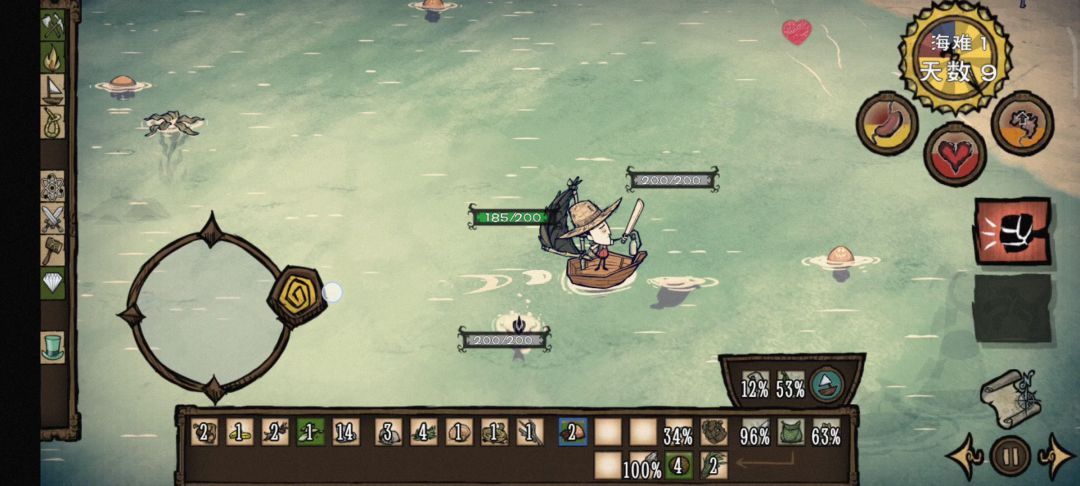
Task: Open the Fight crossed-swords crafting tab
Action: click(x=52, y=219)
